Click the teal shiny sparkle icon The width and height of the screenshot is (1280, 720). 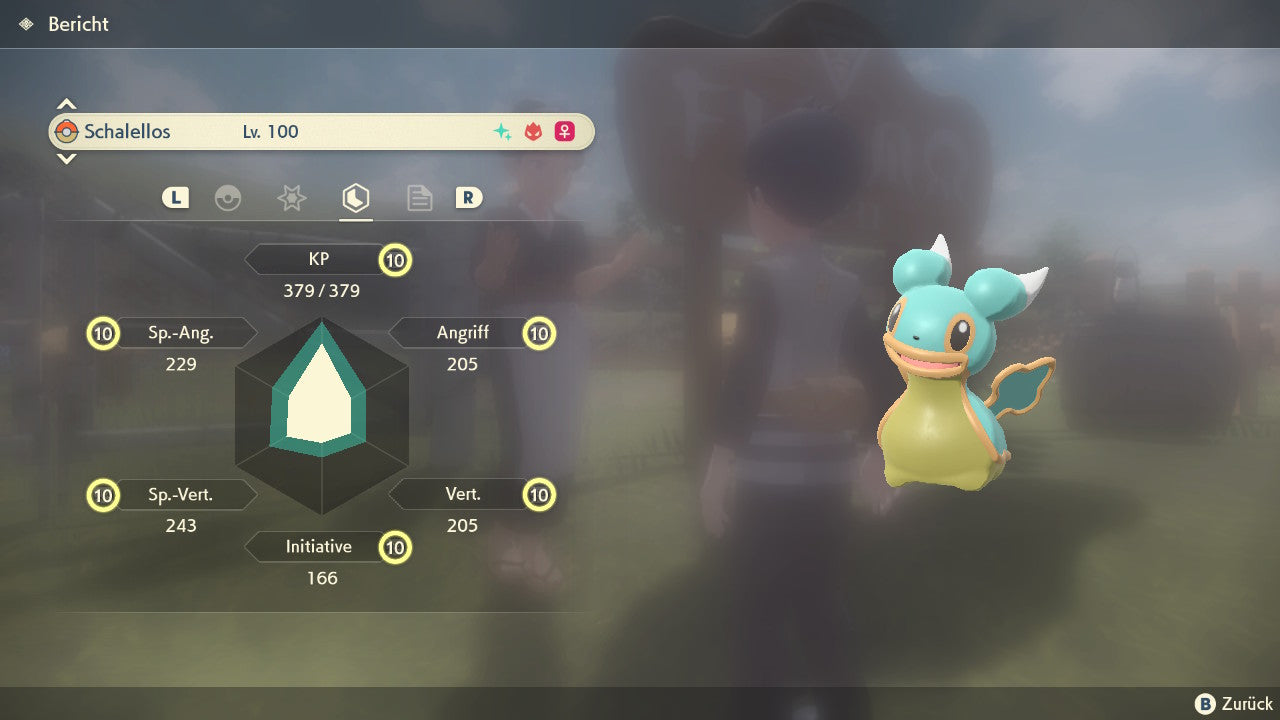tap(502, 132)
